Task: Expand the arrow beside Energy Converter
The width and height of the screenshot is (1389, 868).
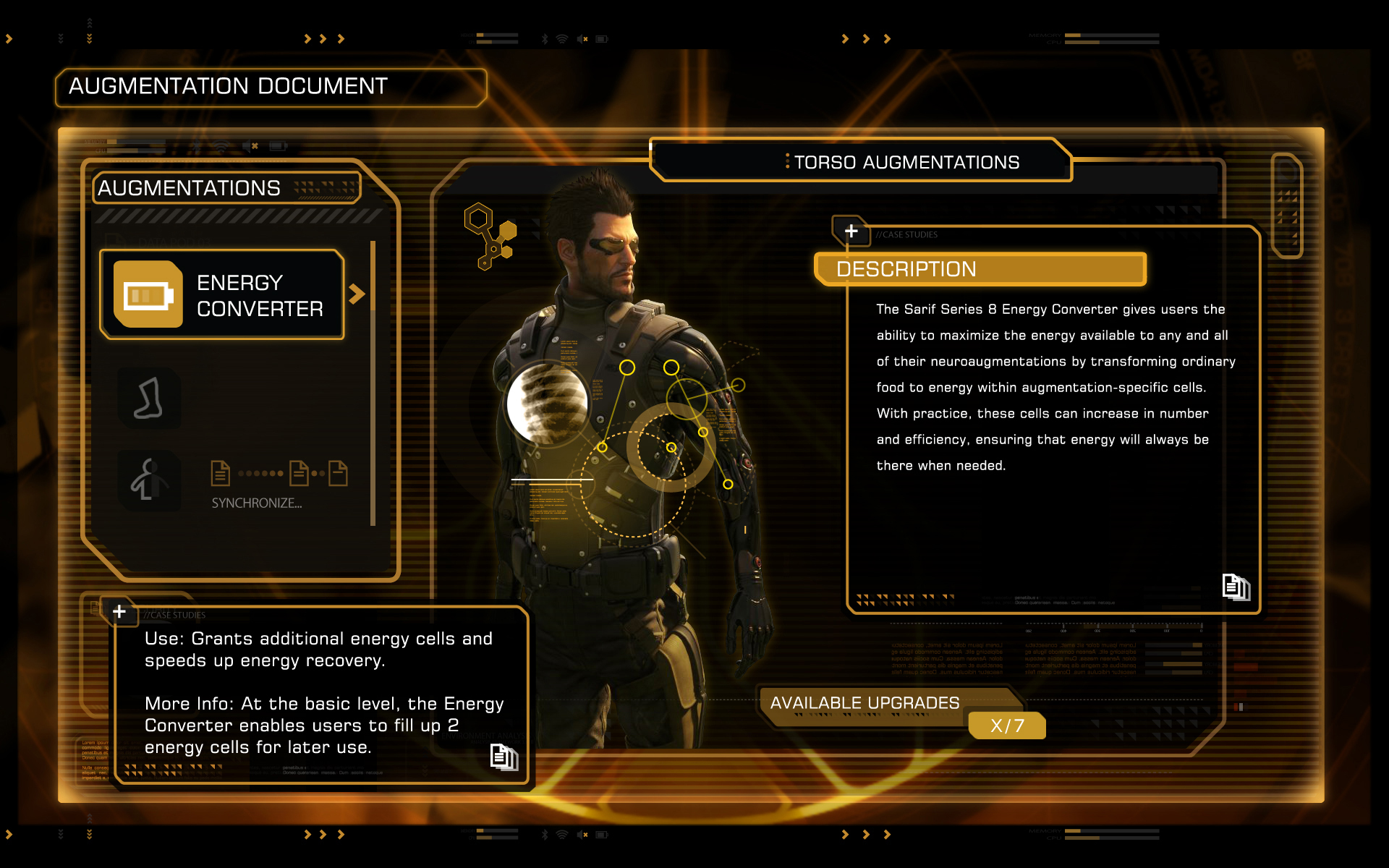Action: point(357,294)
